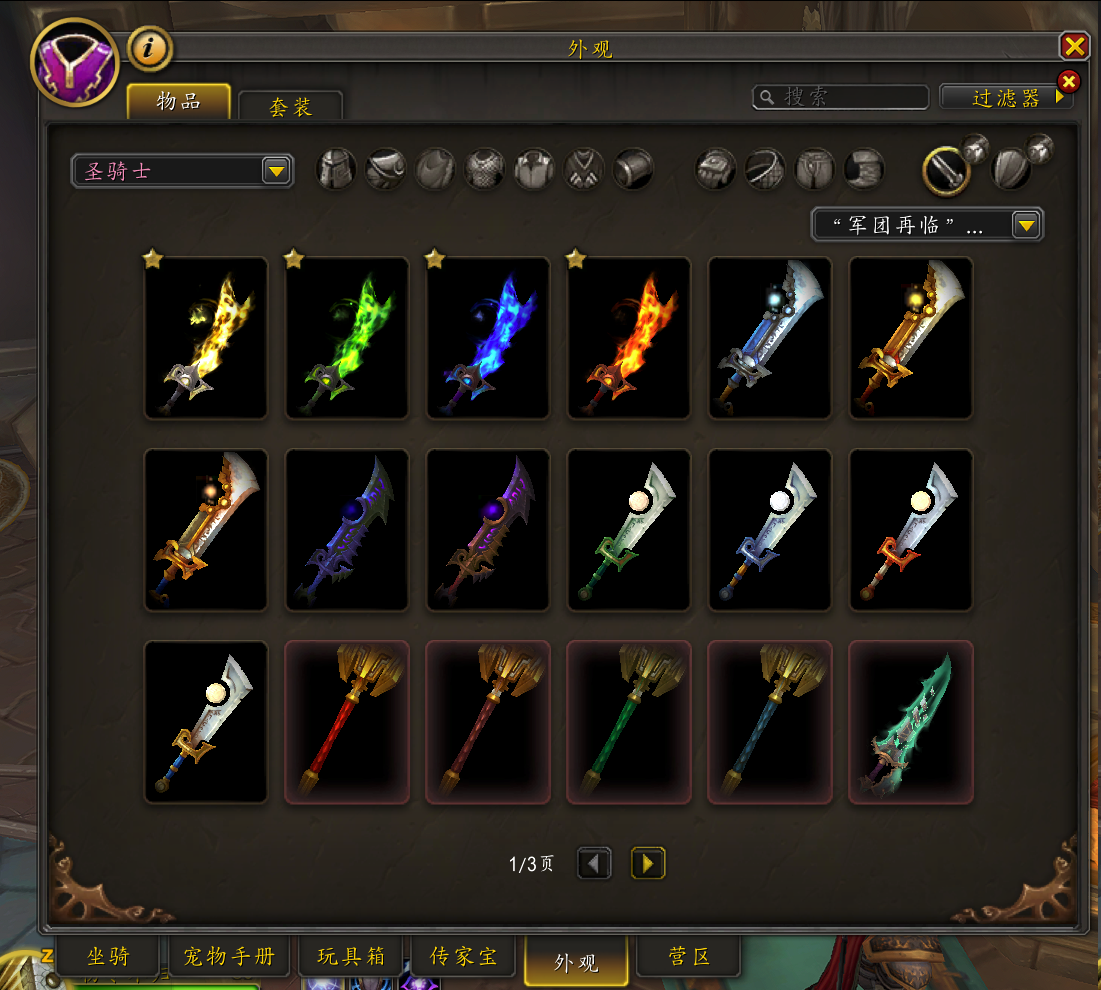The width and height of the screenshot is (1101, 990).
Task: Select the orange flame sword appearance
Action: [629, 338]
